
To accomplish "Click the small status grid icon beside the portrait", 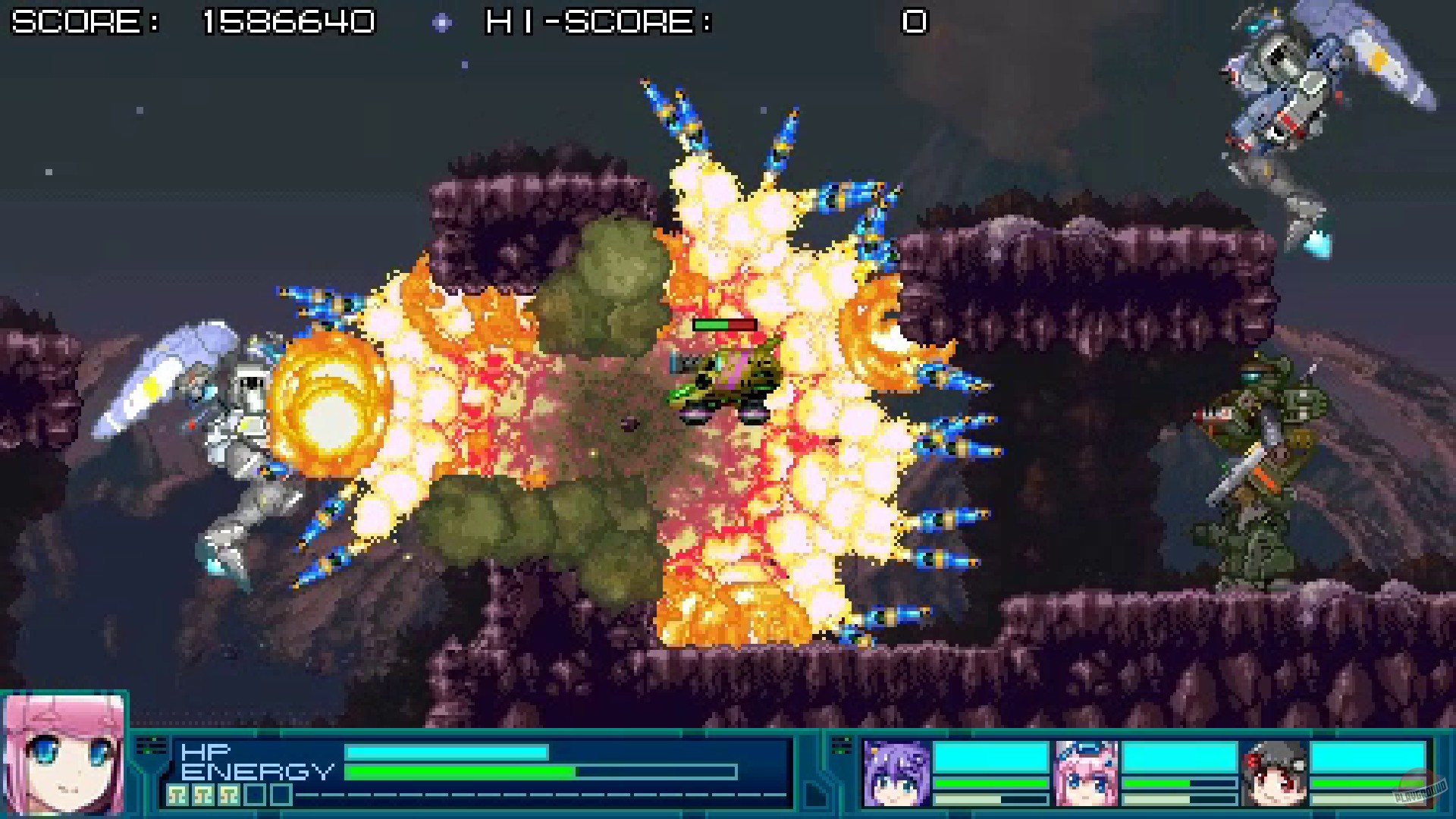I will pos(152,747).
